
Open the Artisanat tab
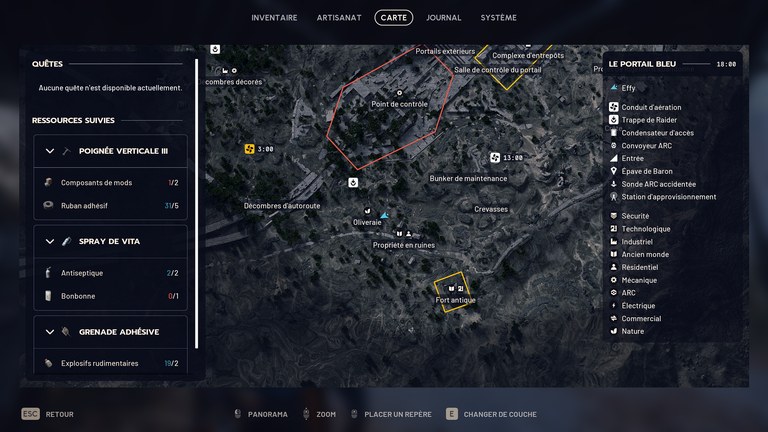(340, 17)
